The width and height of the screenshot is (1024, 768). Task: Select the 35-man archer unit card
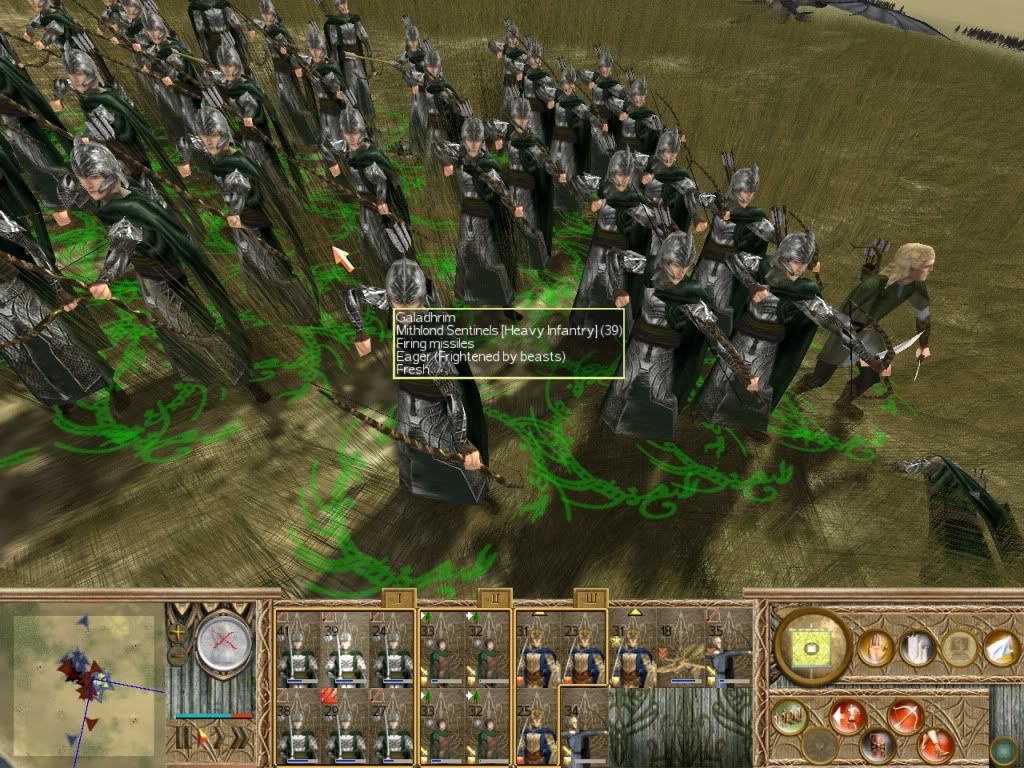(x=728, y=649)
